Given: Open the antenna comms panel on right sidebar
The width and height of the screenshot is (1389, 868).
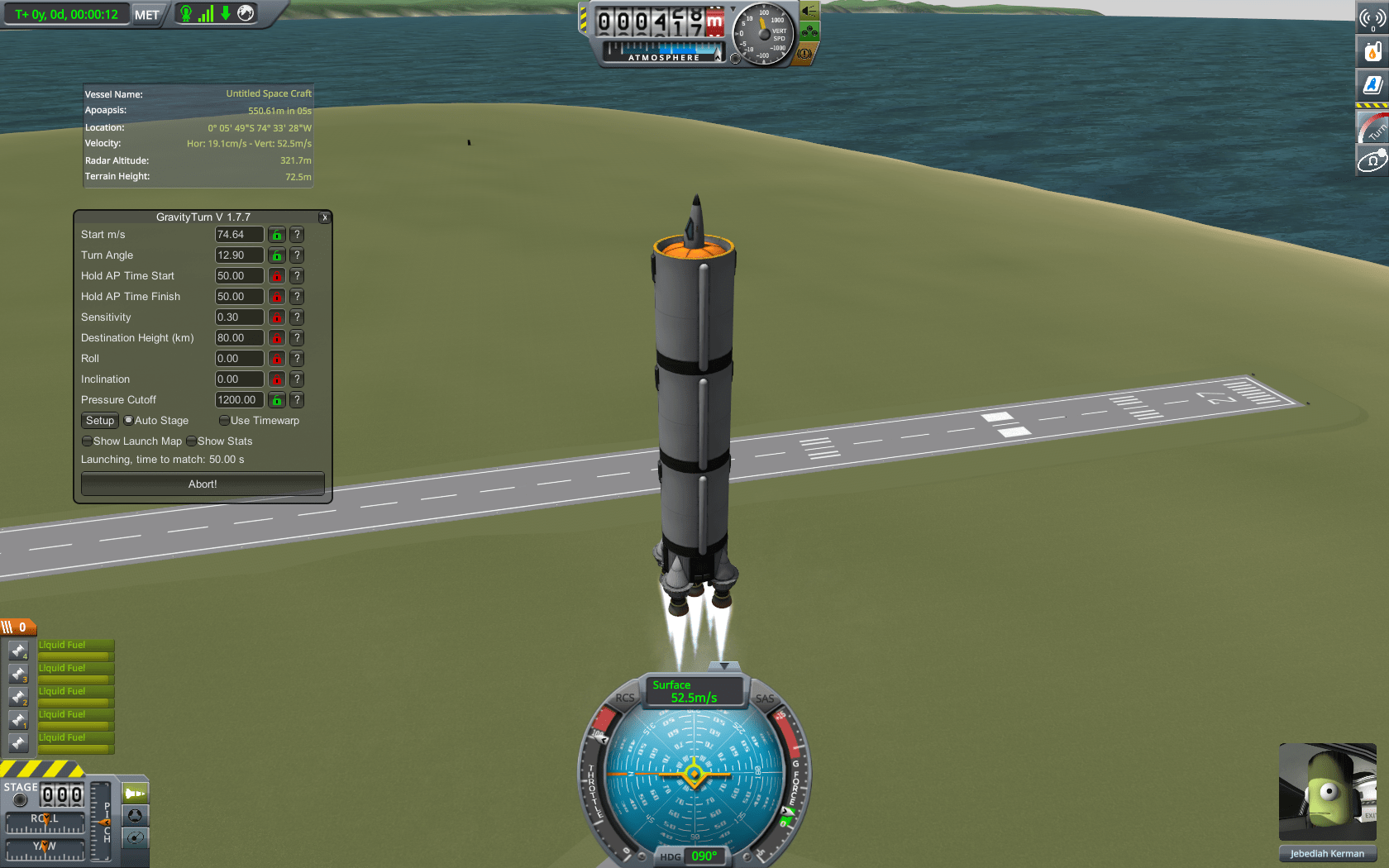Looking at the screenshot, I should click(1372, 17).
